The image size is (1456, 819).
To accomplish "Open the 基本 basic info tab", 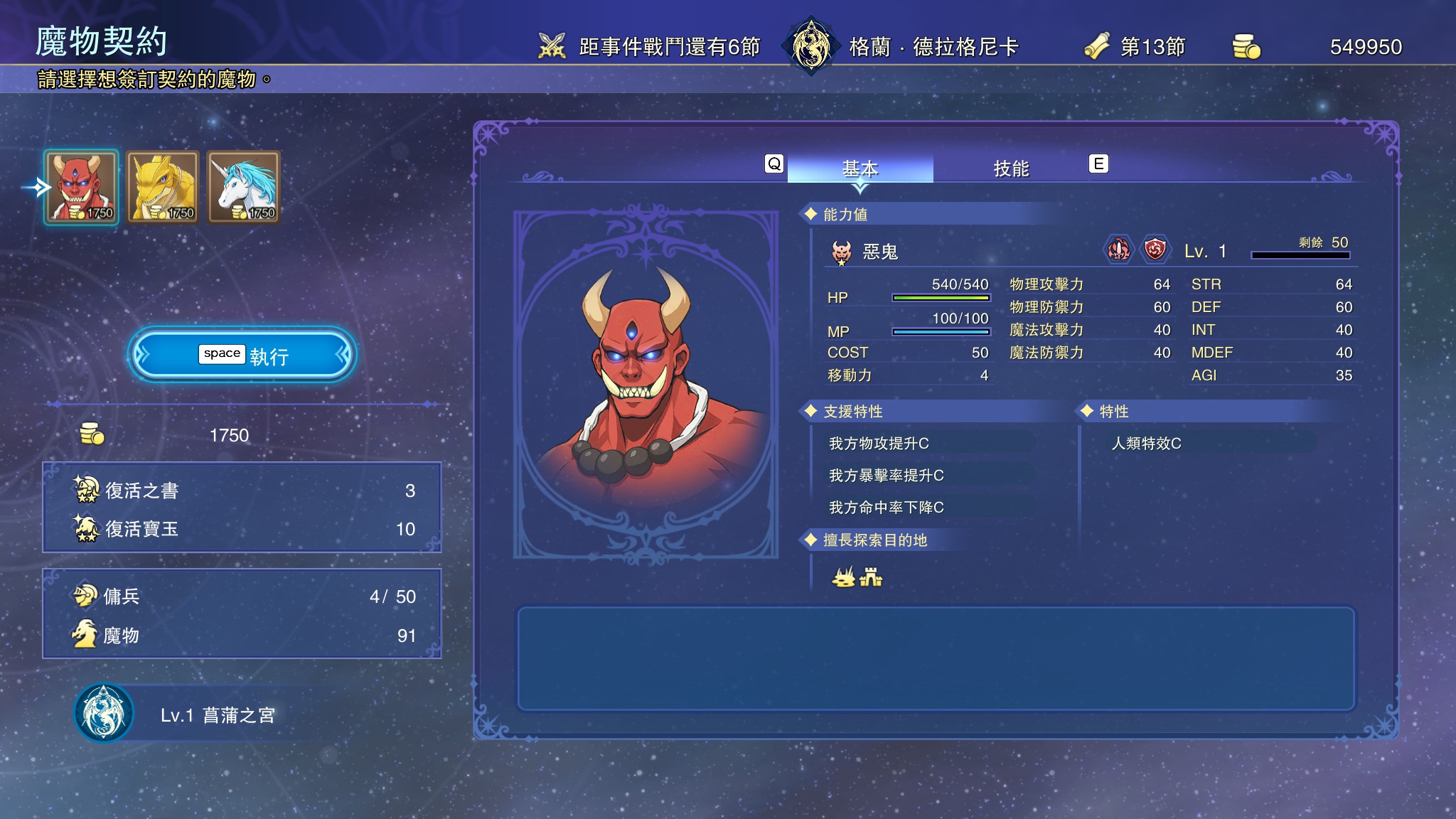I will click(x=860, y=168).
